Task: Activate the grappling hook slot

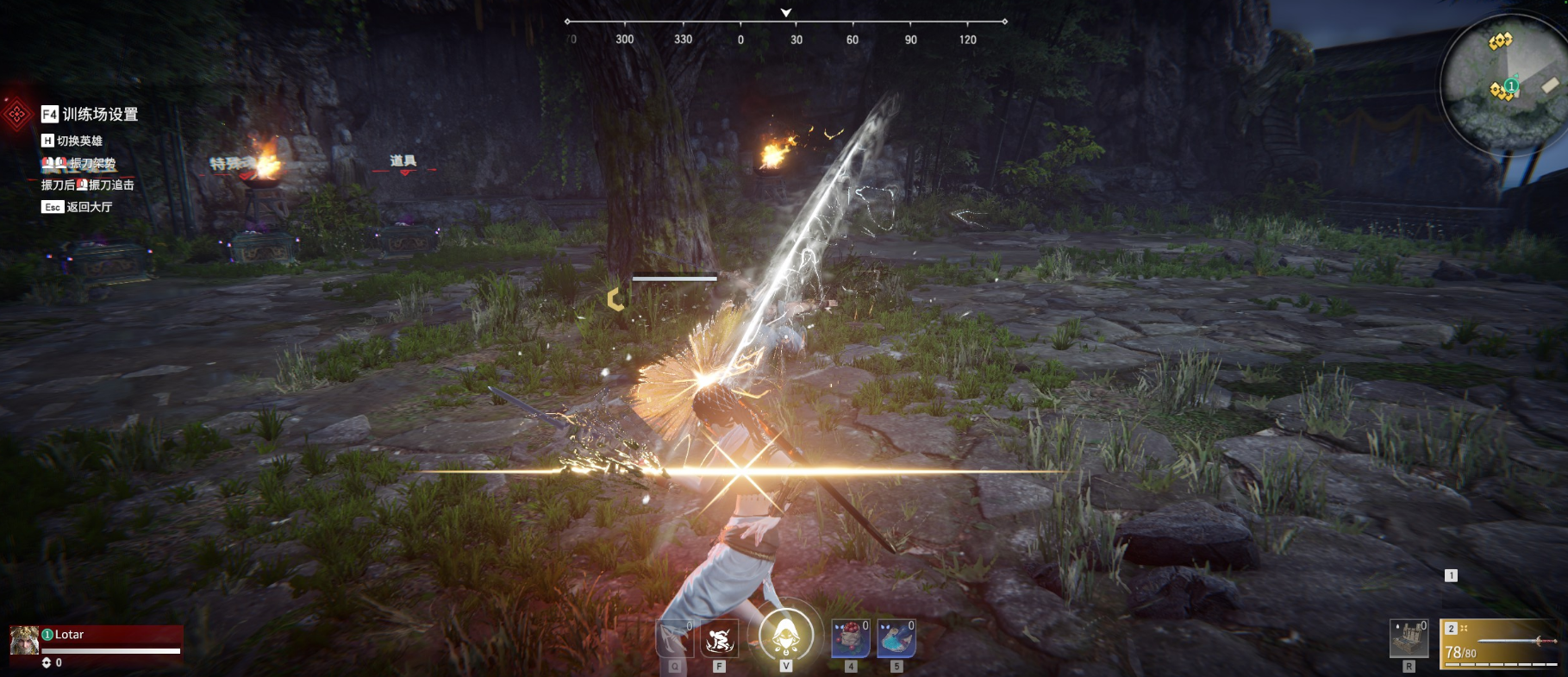Action: coord(674,640)
